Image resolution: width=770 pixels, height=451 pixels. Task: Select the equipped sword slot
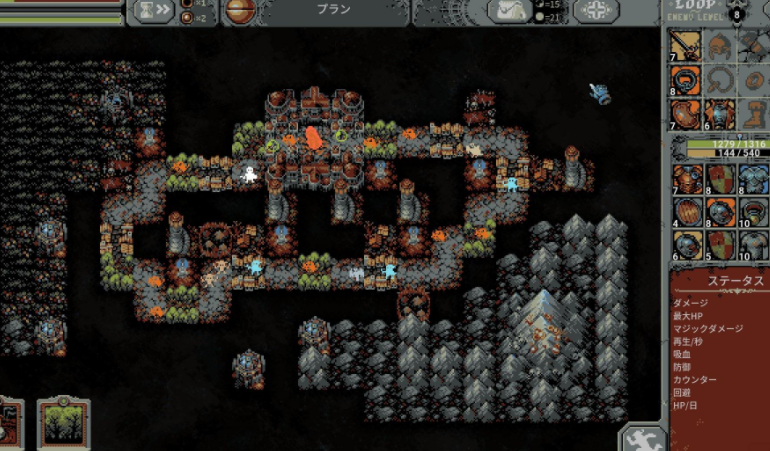tap(685, 46)
